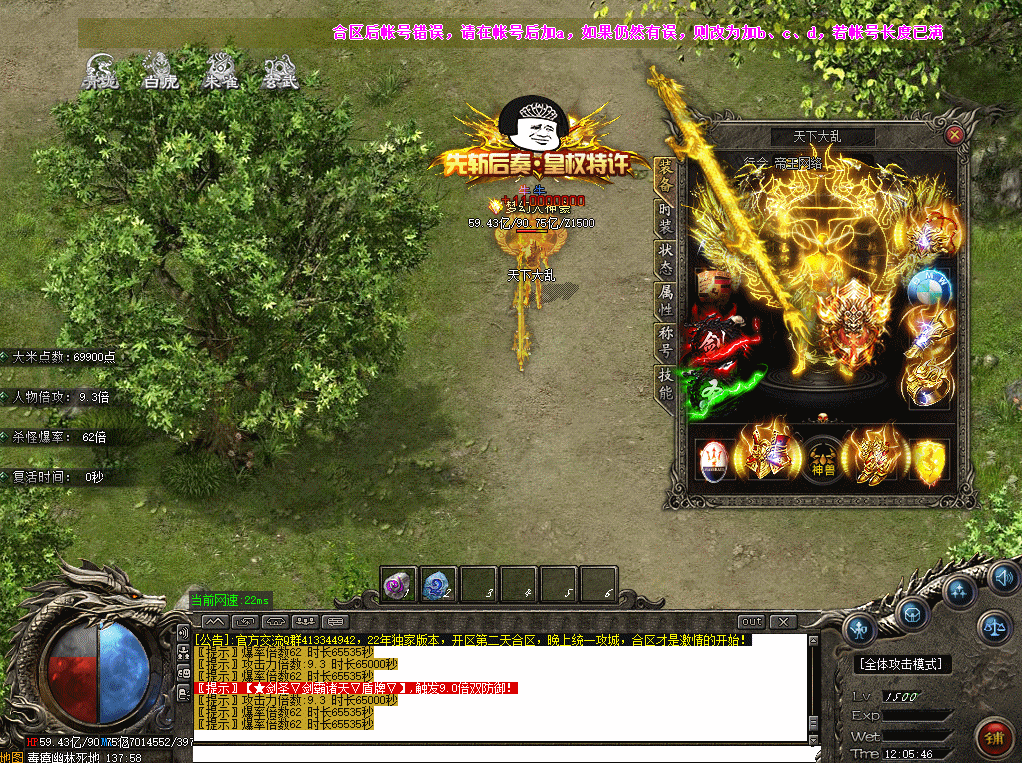Use the purple swirl stone in hotbar slot 1

[x=396, y=584]
